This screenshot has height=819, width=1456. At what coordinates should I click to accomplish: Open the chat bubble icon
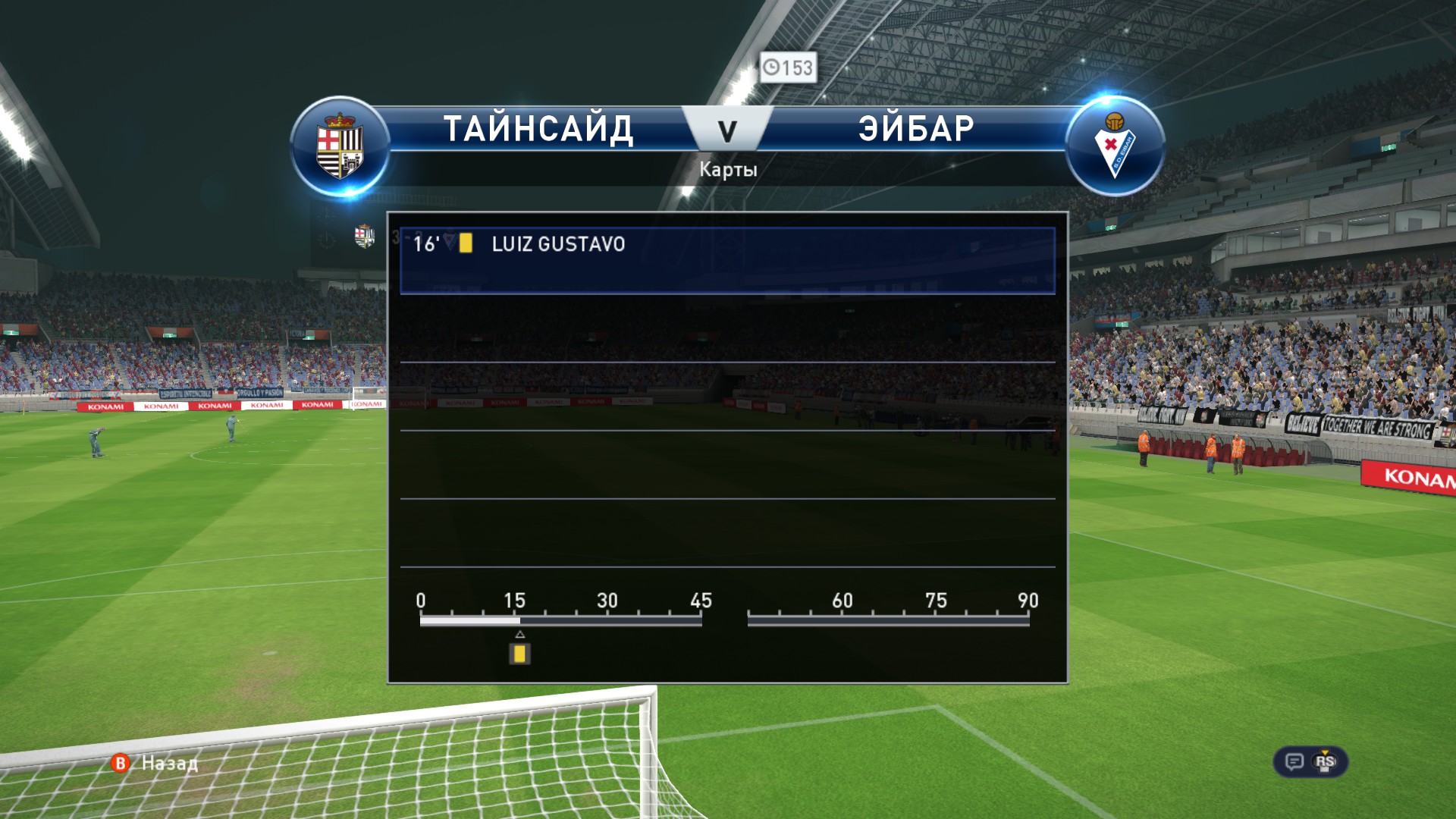tap(1294, 761)
